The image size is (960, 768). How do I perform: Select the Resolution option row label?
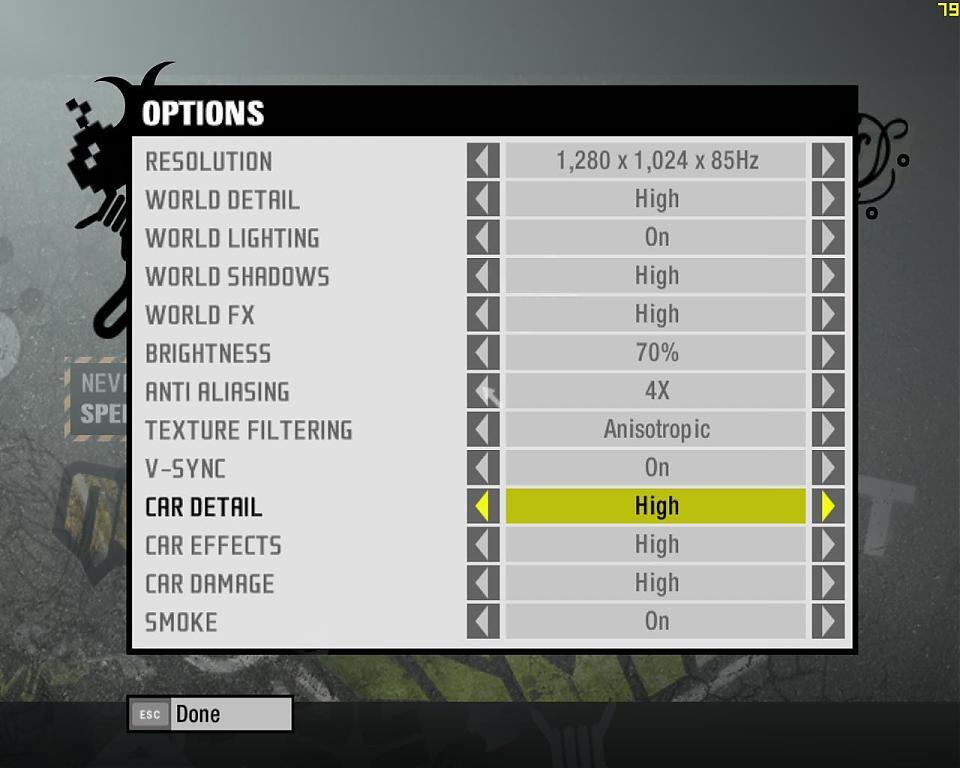209,161
